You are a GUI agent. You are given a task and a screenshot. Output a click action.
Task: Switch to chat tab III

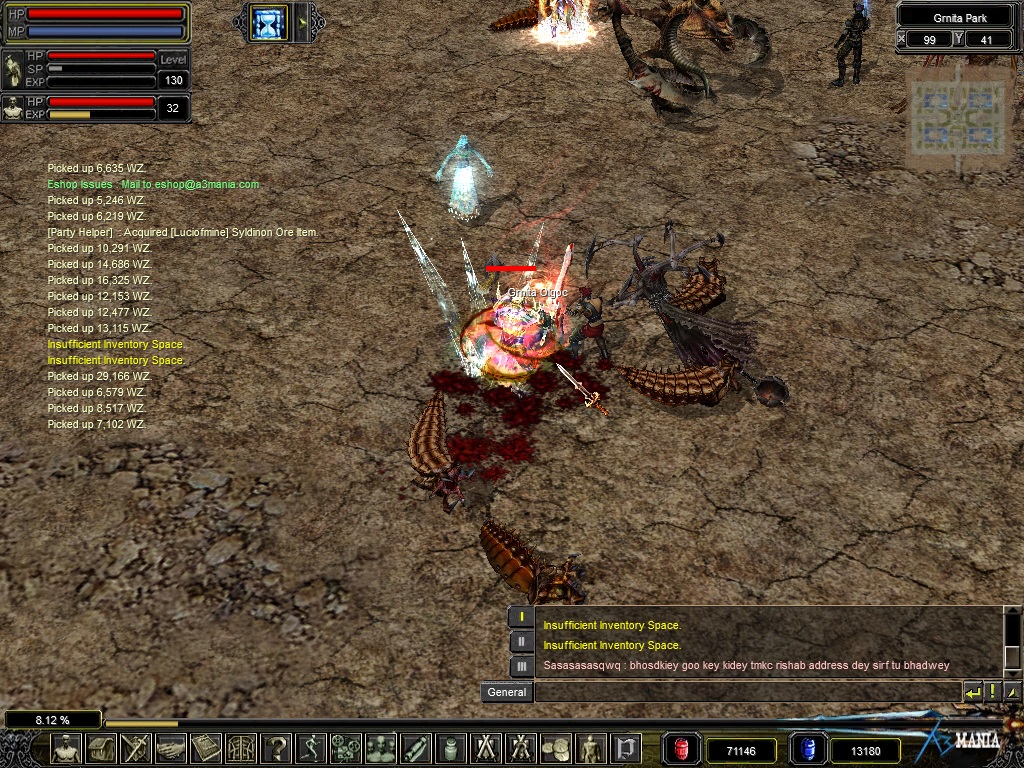521,666
